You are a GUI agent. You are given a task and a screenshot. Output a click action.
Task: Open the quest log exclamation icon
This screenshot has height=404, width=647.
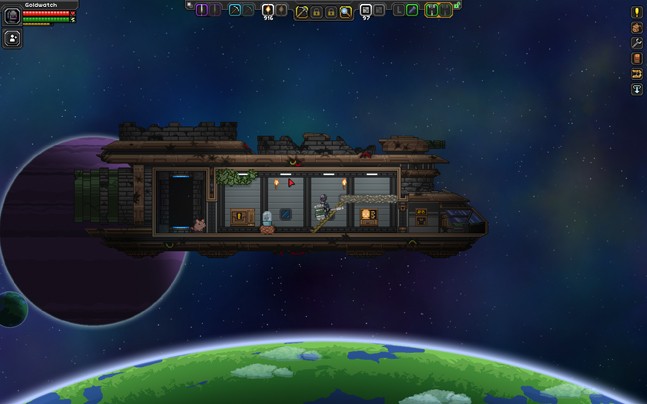point(637,13)
